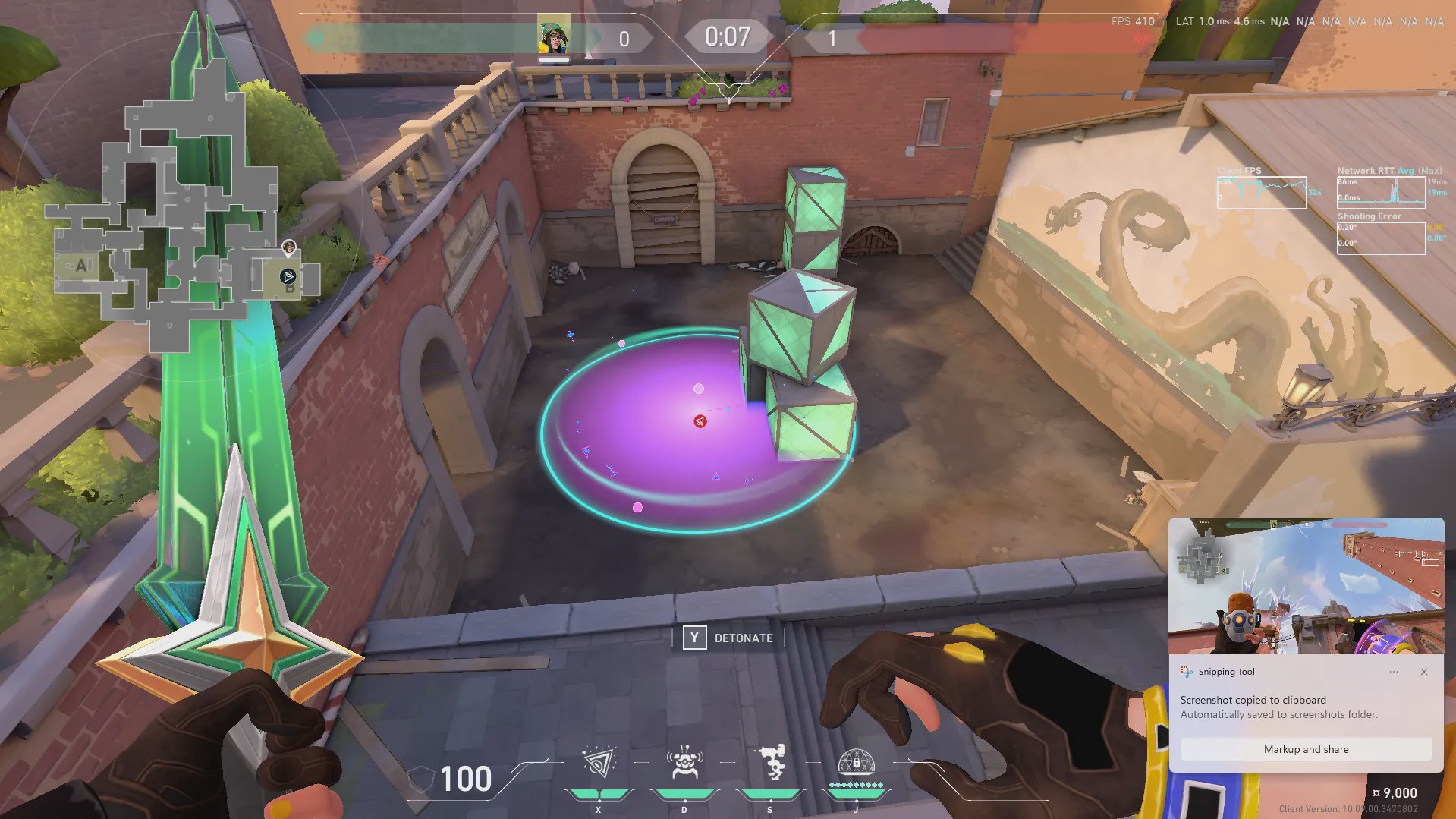The image size is (1456, 819).
Task: Select the Nanoswarm grenade ability icon
Action: coord(599,763)
